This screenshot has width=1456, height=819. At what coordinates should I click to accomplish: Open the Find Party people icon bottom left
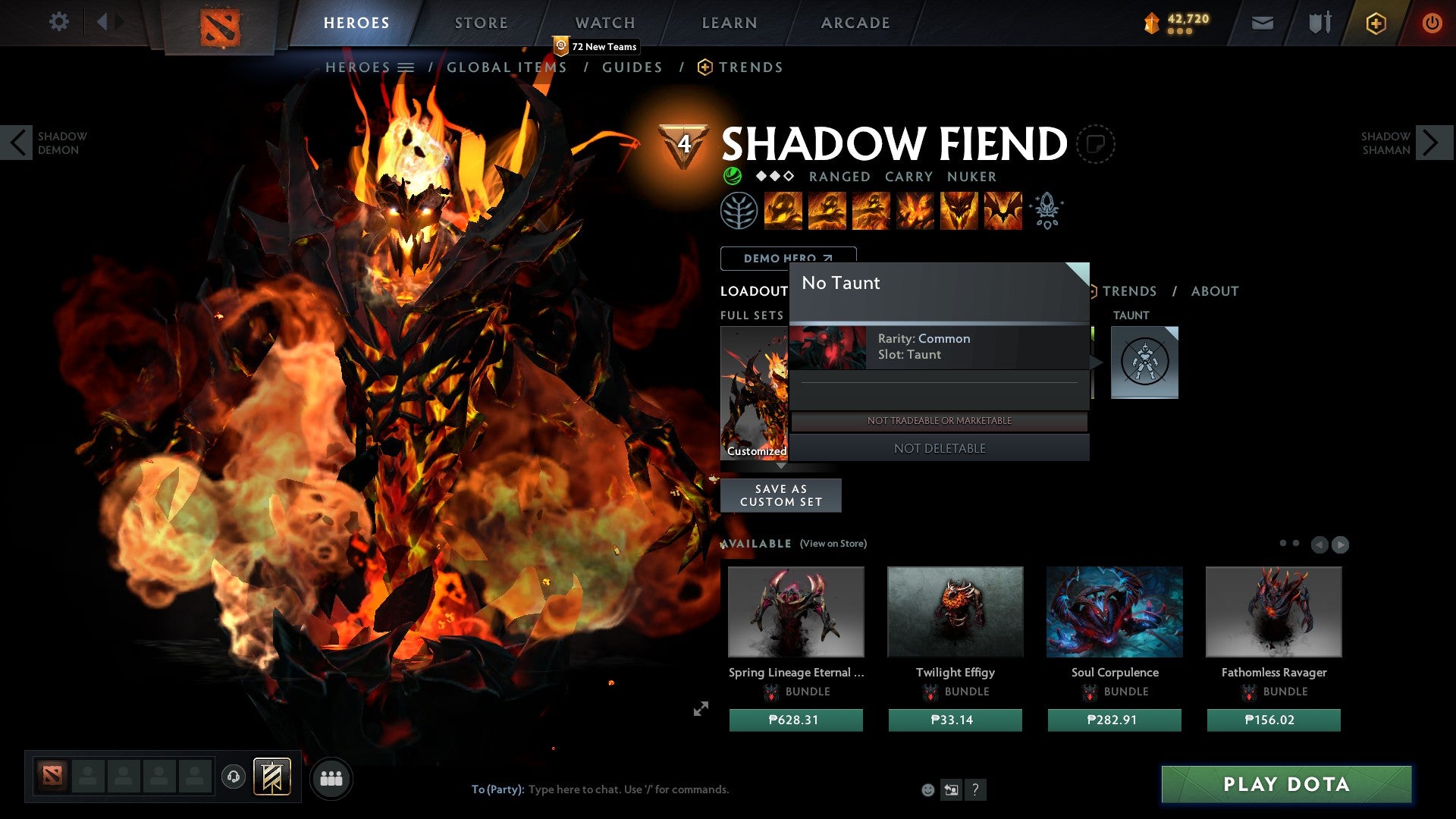[331, 777]
